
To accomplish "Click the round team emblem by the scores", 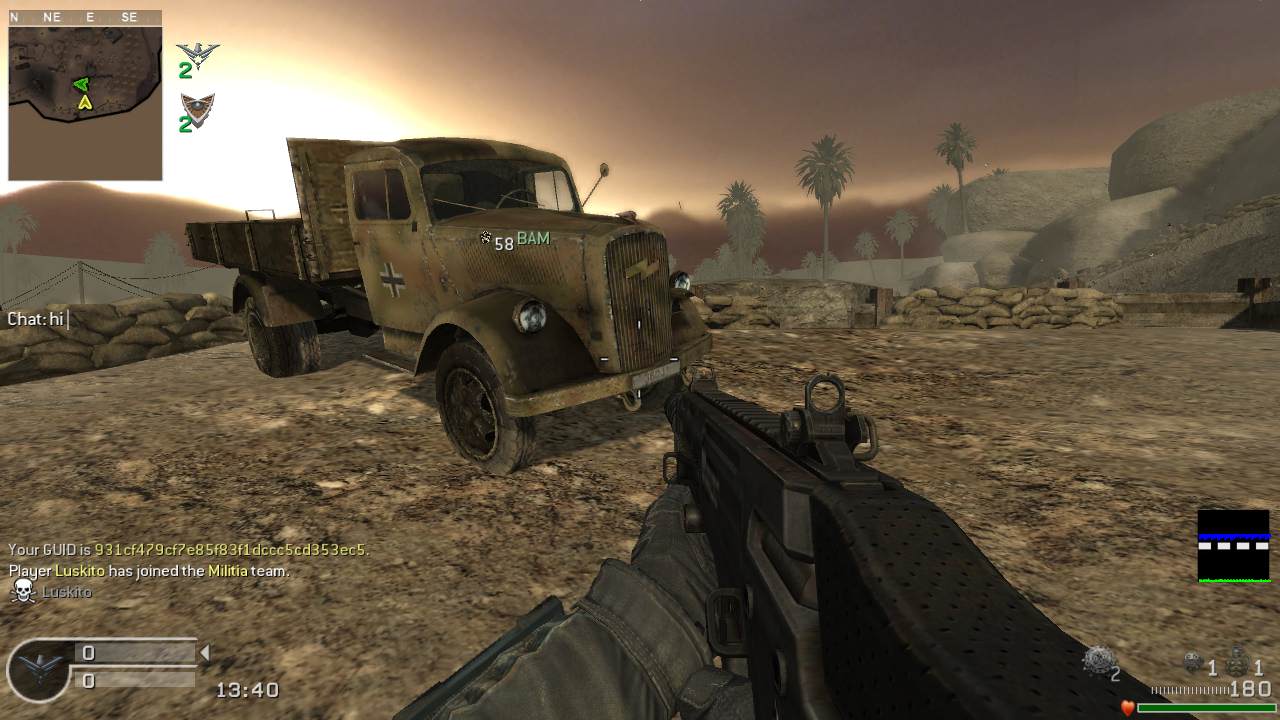I will pos(38,669).
